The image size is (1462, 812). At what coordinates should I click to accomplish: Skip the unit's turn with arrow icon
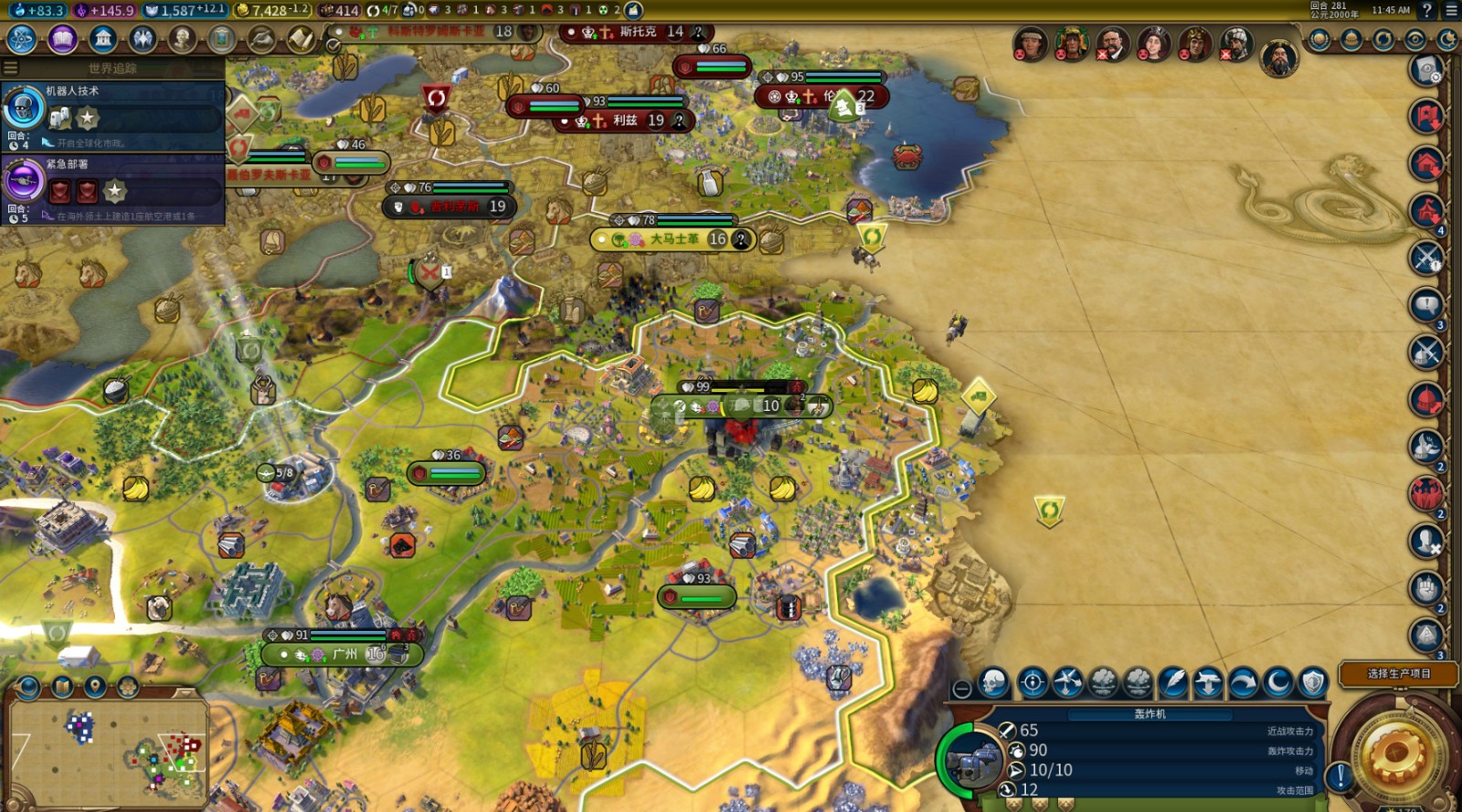point(1243,682)
